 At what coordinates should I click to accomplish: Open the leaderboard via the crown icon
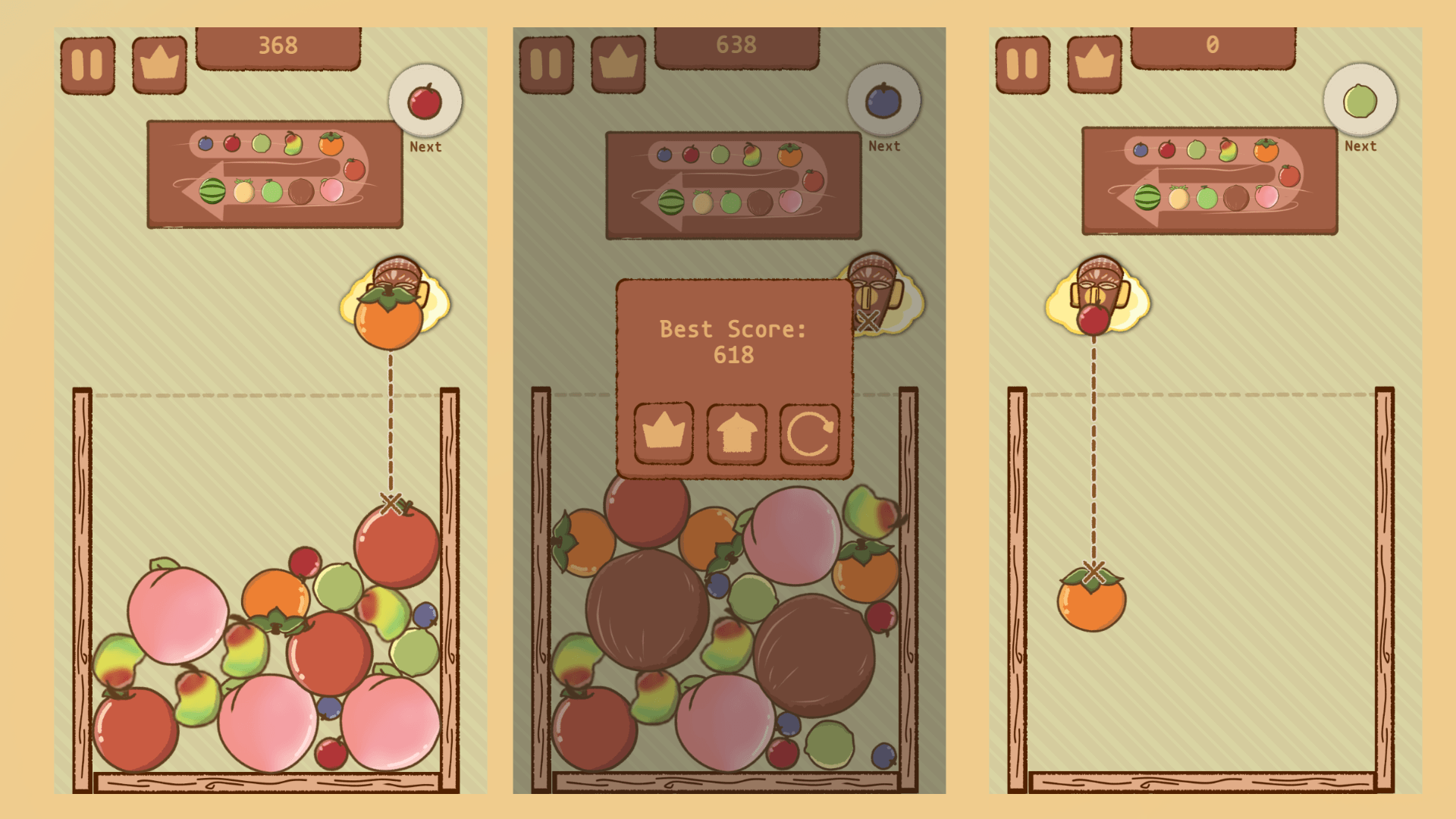[x=158, y=64]
